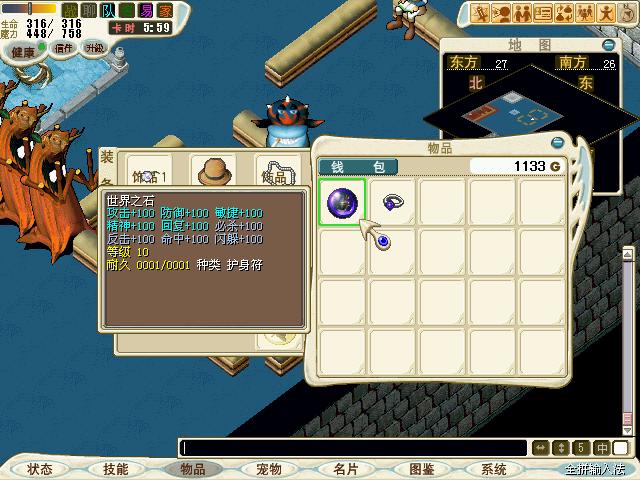
Task: Open the 信件 mail button
Action: tap(64, 48)
